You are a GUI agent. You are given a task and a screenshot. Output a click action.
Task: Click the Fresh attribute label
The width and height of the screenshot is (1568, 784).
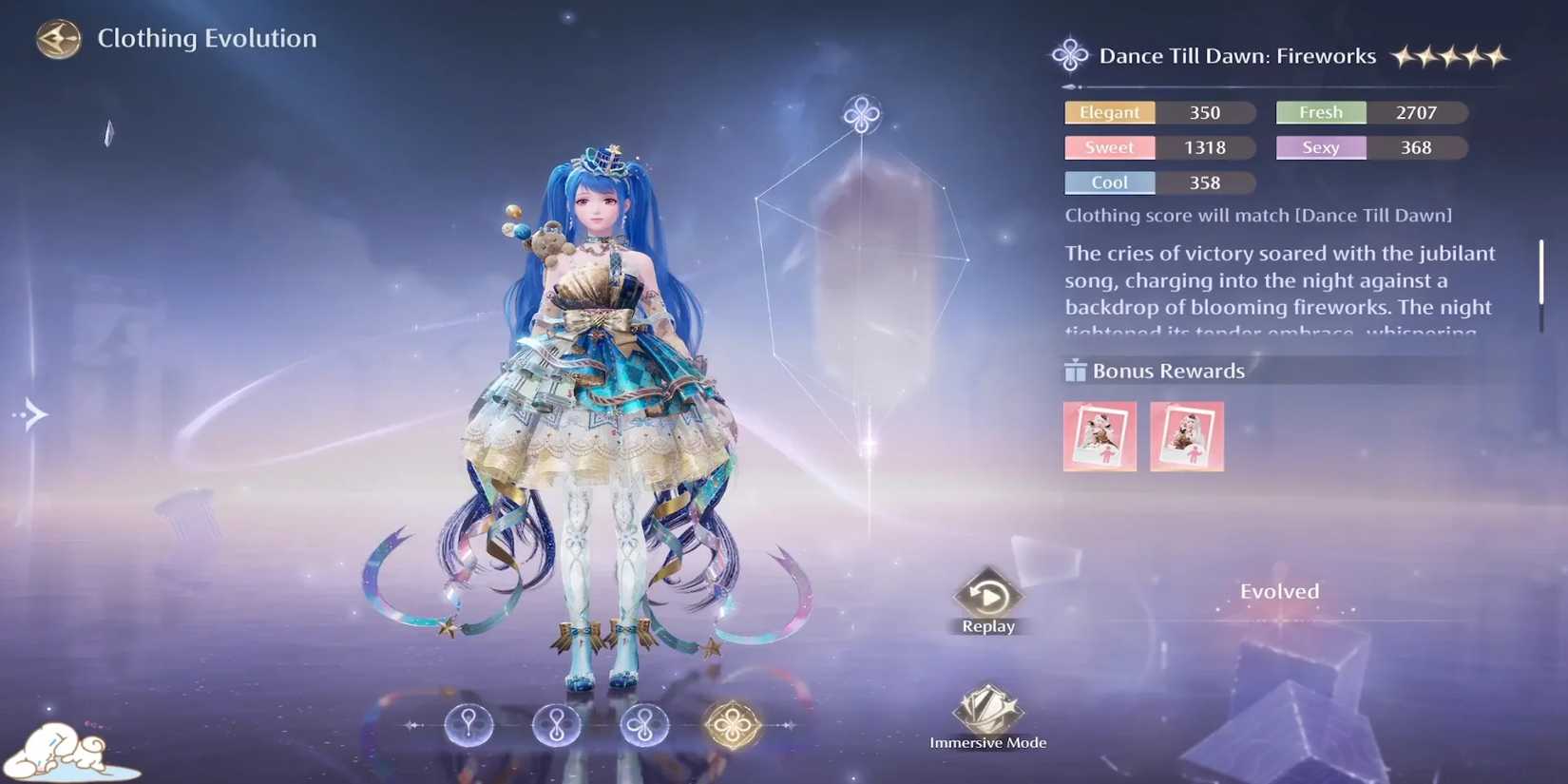(x=1320, y=112)
